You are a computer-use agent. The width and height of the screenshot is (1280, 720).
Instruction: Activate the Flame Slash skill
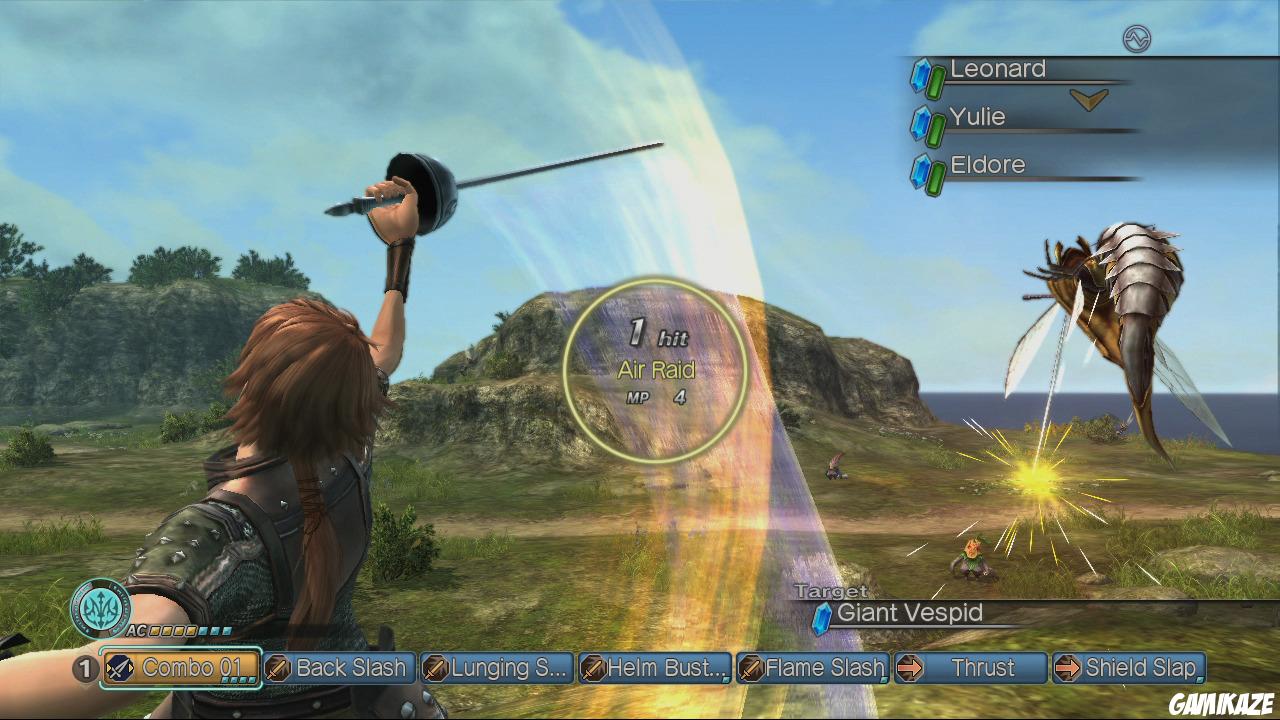coord(813,668)
